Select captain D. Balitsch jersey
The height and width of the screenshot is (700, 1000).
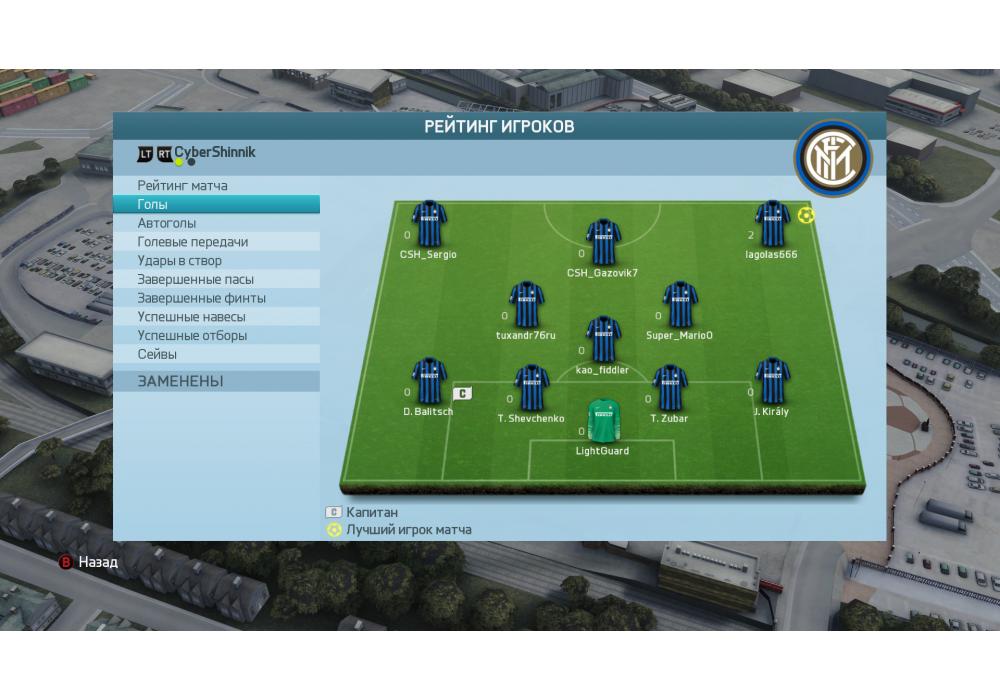tap(428, 382)
